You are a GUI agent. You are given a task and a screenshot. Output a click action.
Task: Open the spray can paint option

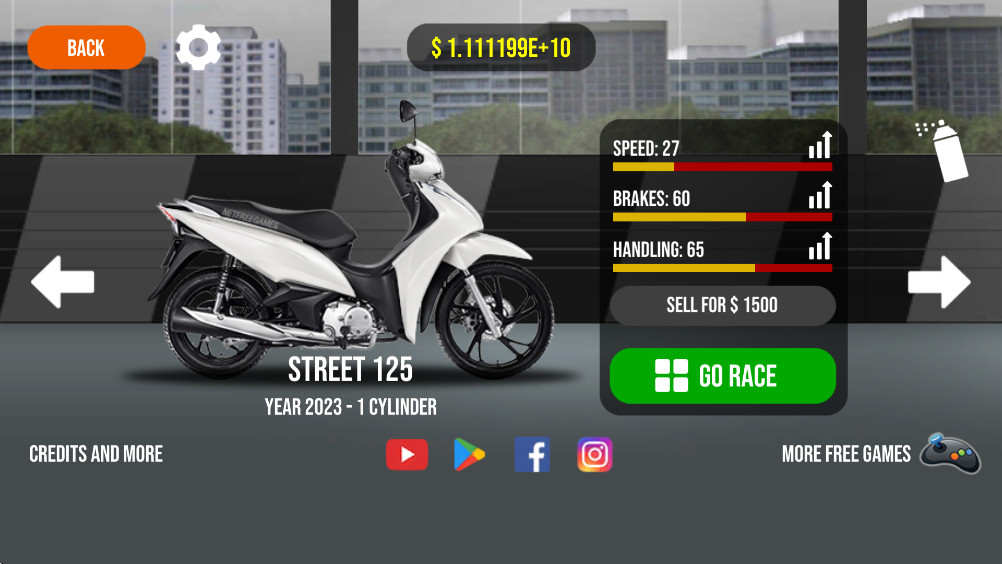pos(945,150)
